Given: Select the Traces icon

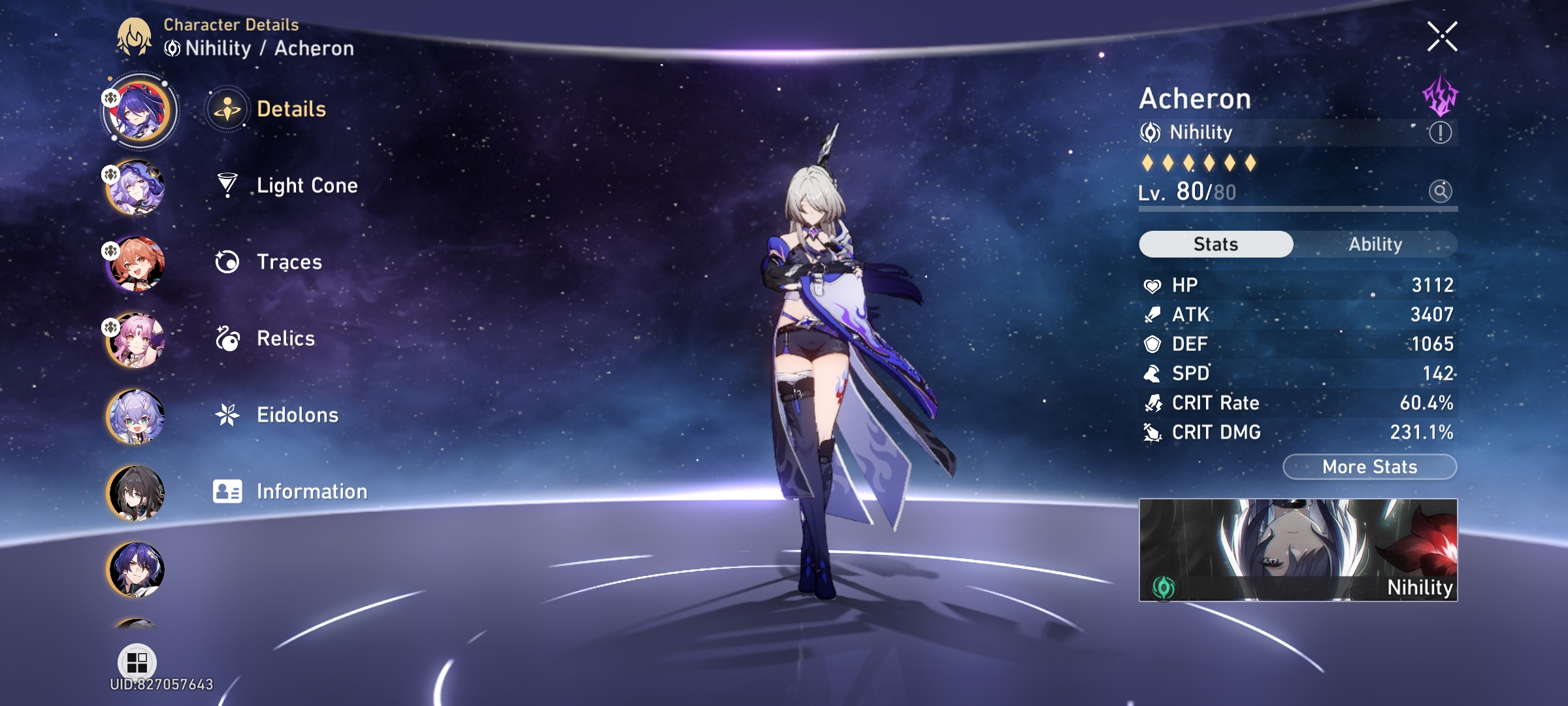Looking at the screenshot, I should [226, 262].
